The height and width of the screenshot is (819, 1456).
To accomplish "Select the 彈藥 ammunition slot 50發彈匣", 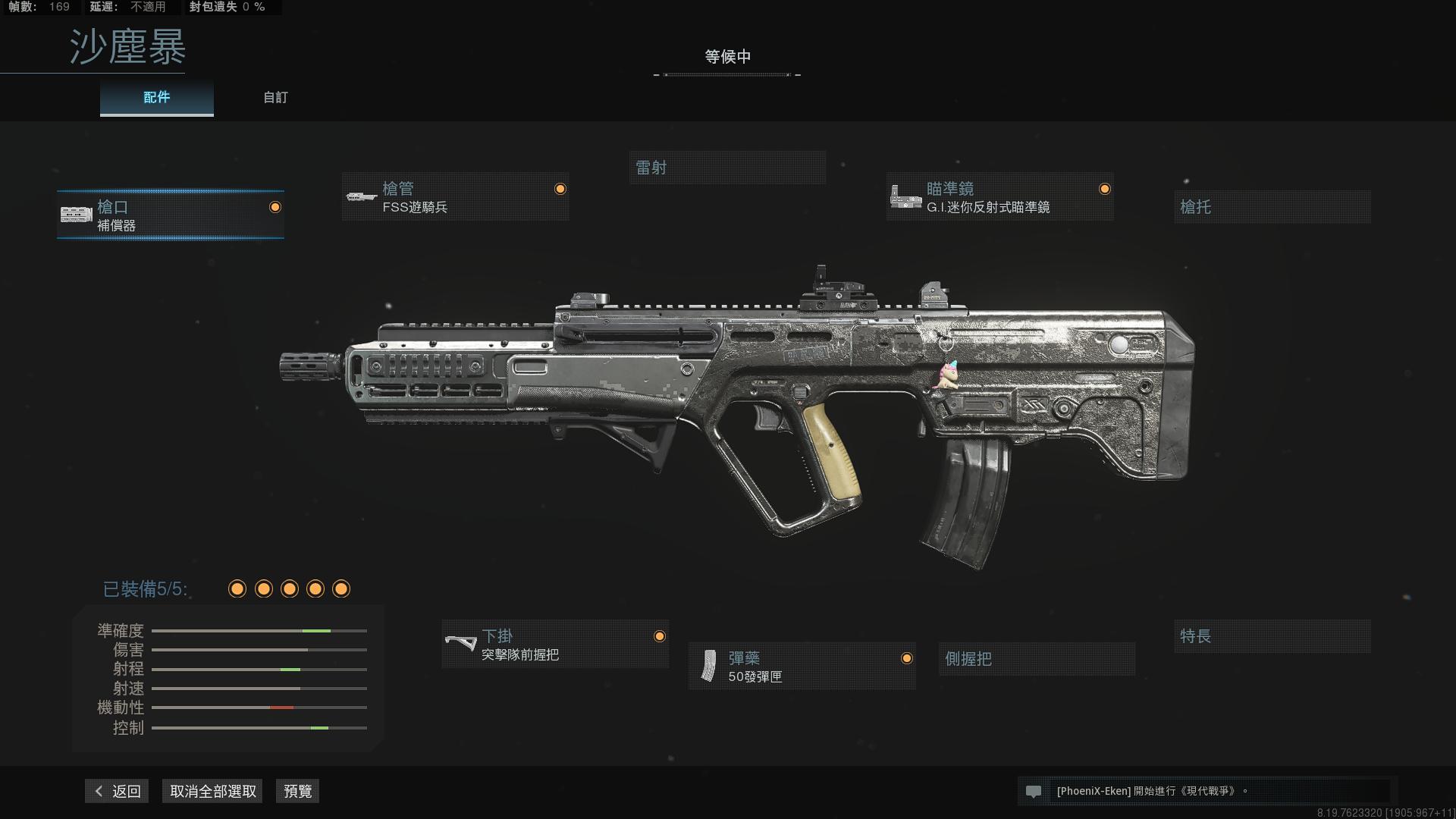I will 802,667.
